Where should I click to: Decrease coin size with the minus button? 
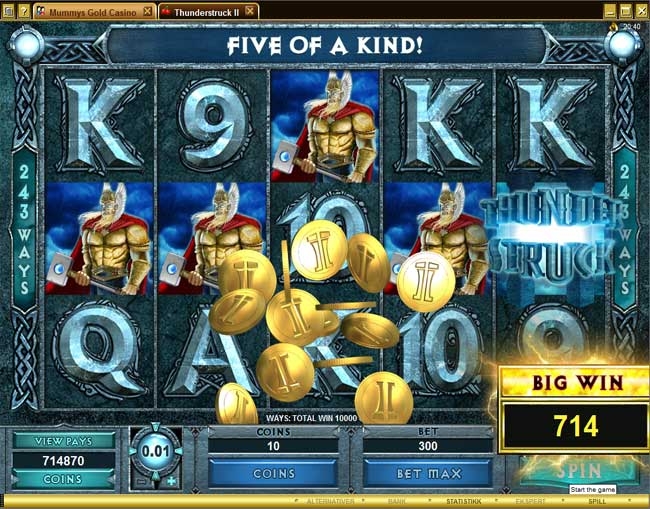140,481
